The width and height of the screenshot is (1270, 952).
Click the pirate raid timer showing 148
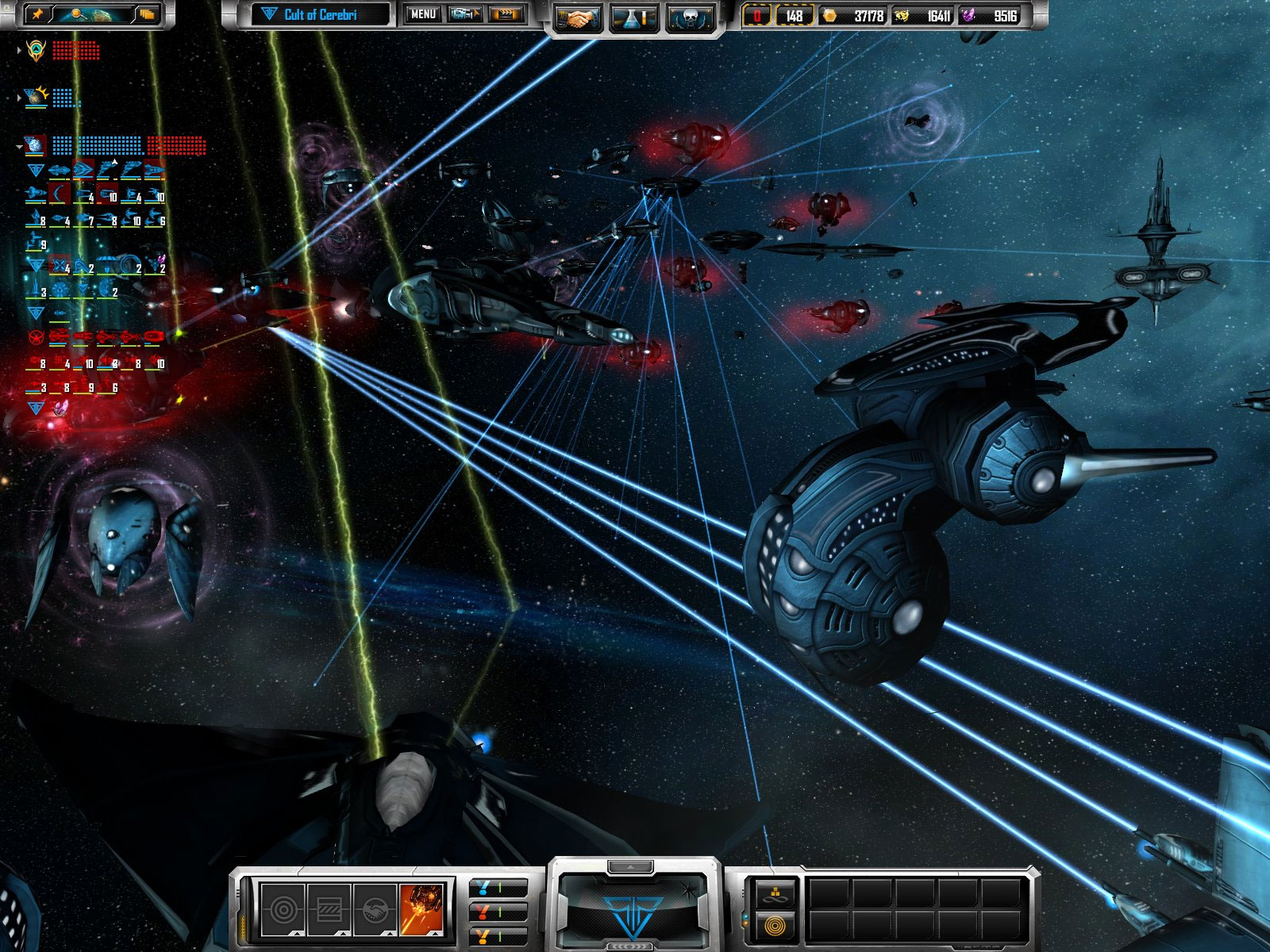pos(795,14)
